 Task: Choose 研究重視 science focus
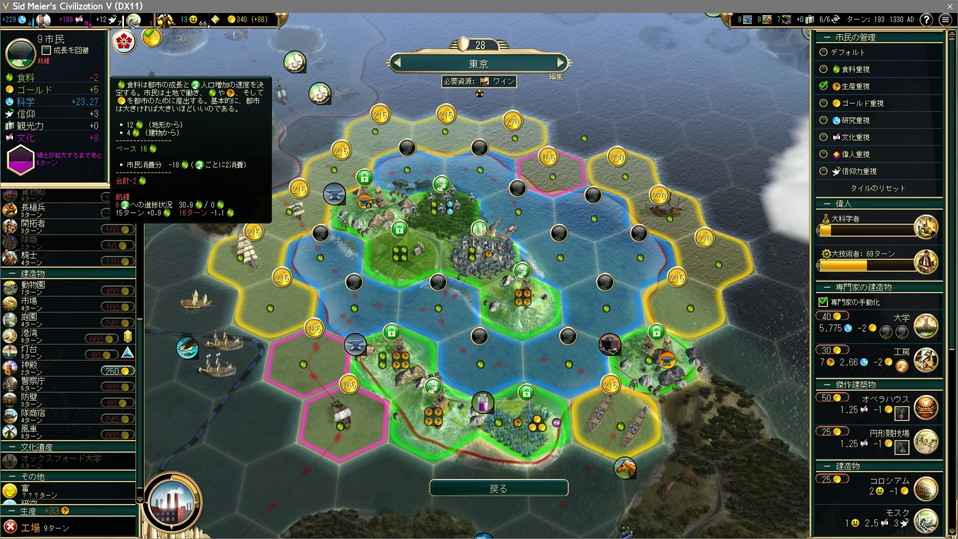coord(823,120)
